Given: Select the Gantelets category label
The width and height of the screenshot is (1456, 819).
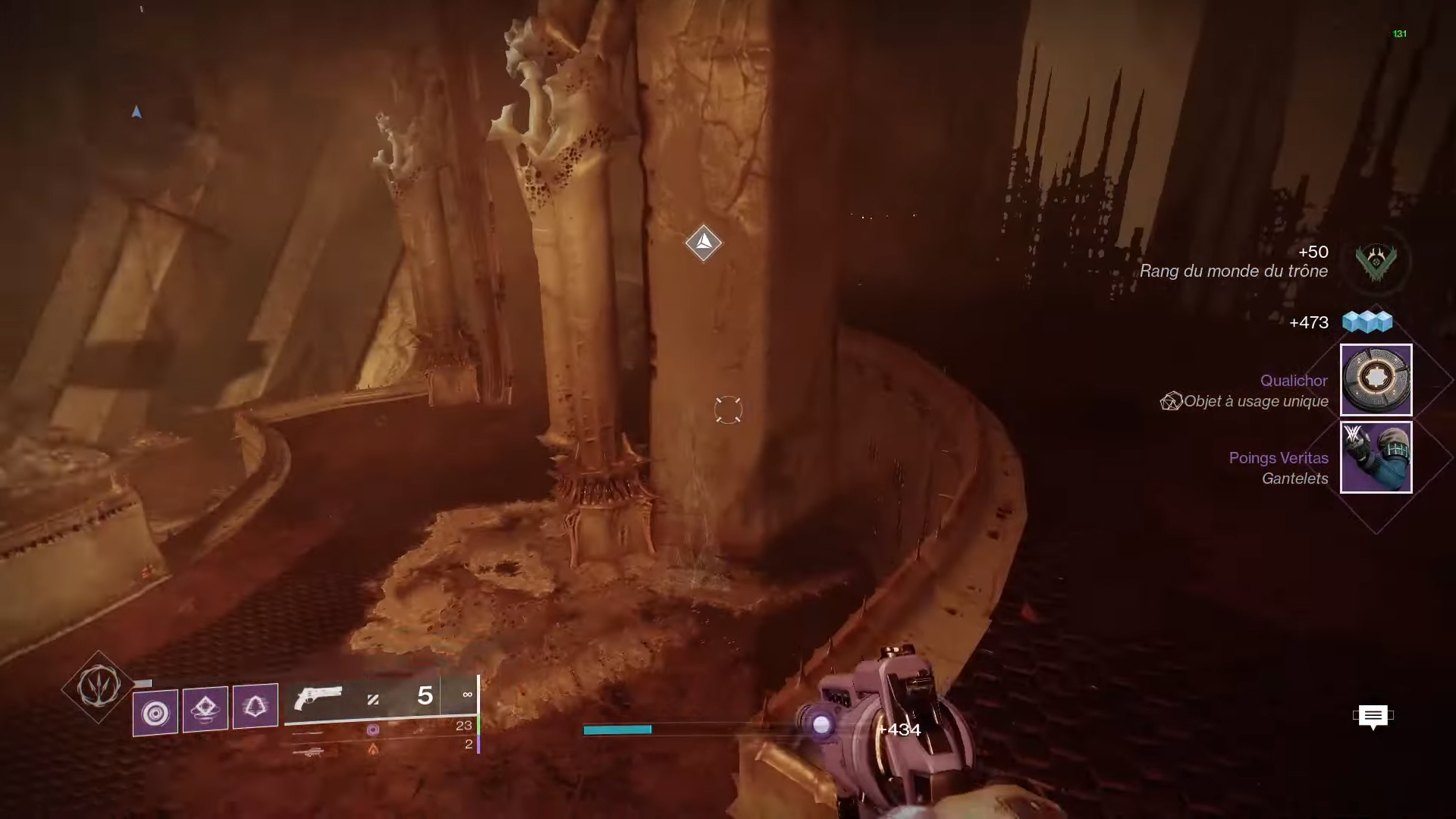Looking at the screenshot, I should coord(1294,479).
